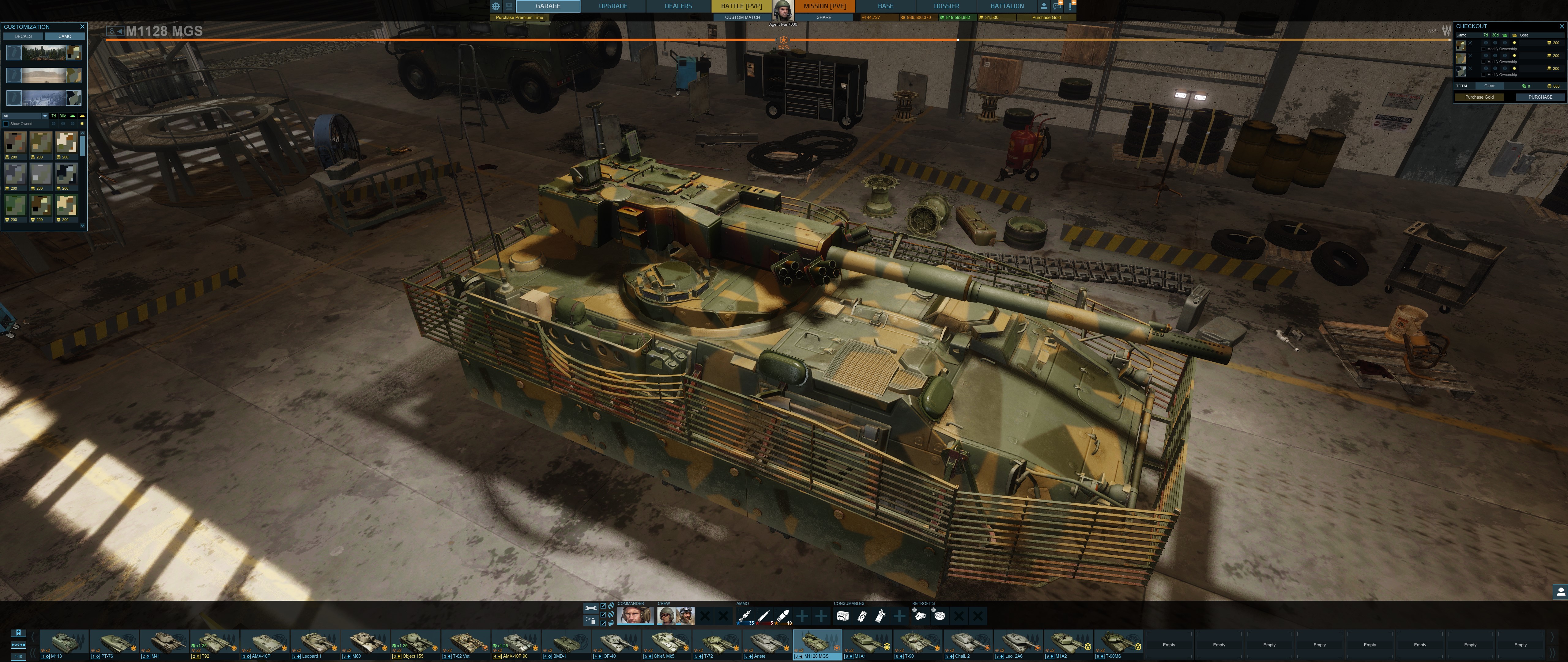Viewport: 1568px width, 662px height.
Task: Switch to the Decals tab
Action: pos(23,36)
